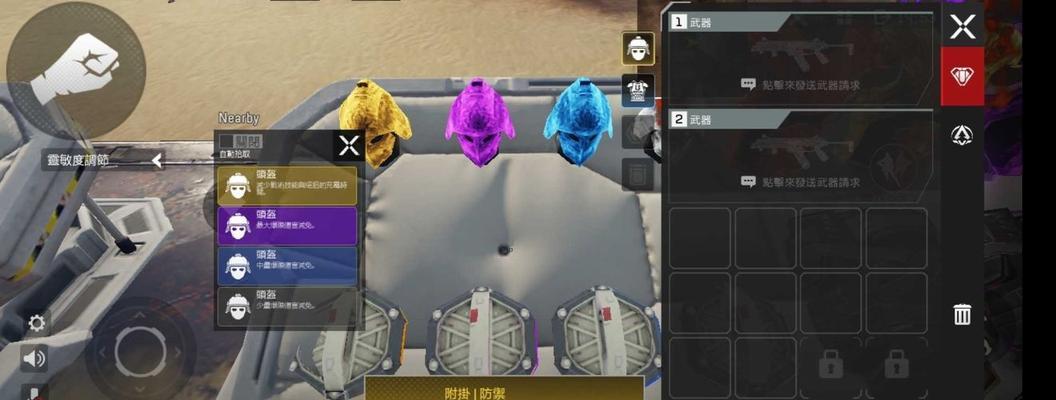Toggle sound with the speaker icon
1056x400 pixels.
pos(35,358)
